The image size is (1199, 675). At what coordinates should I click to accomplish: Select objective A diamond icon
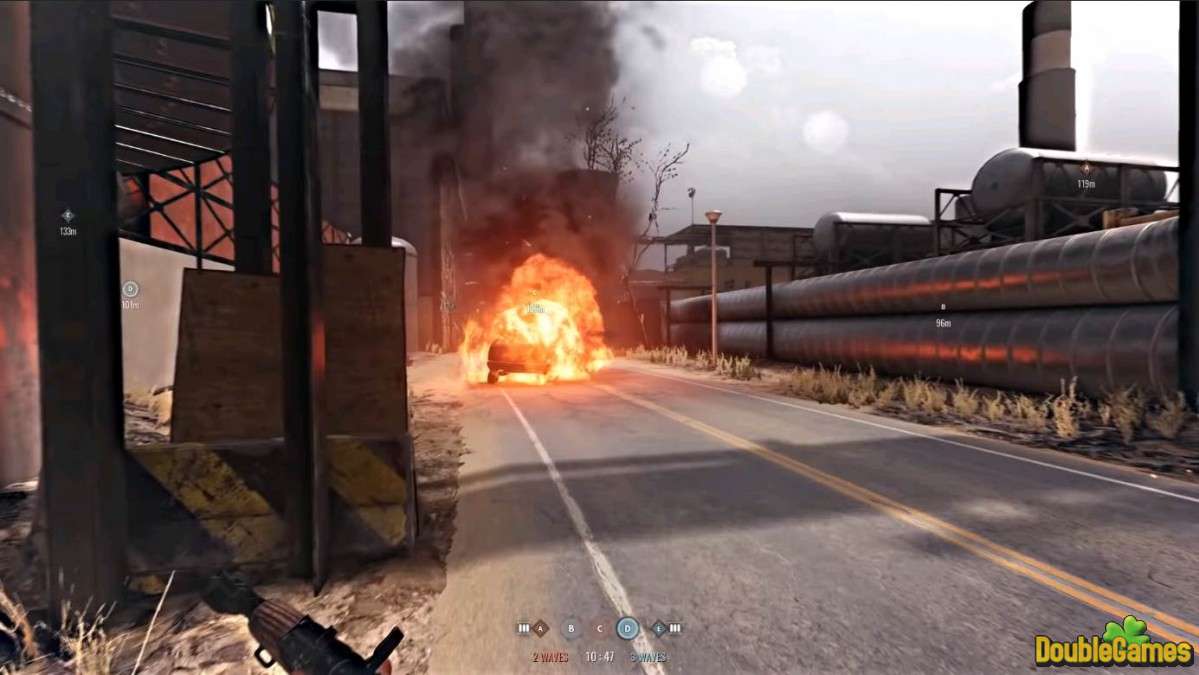pos(540,628)
